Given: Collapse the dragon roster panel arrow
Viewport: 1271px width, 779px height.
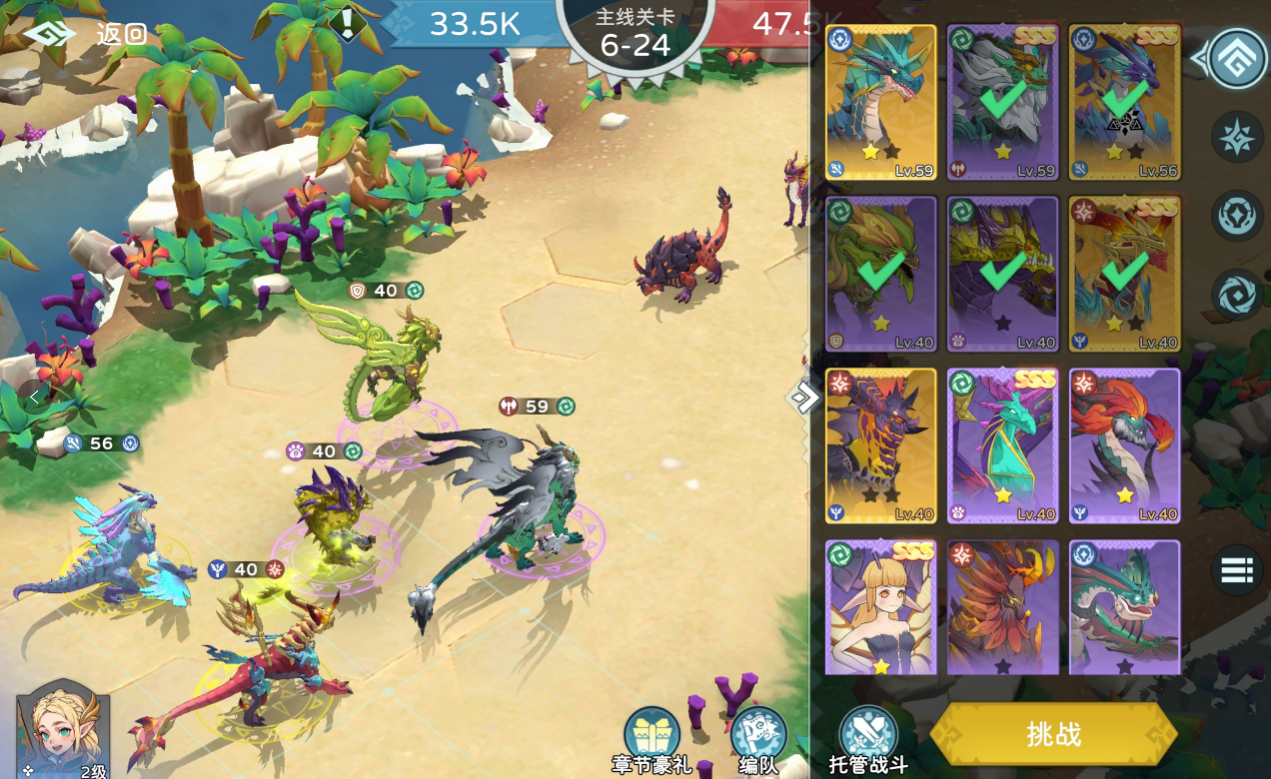Looking at the screenshot, I should coord(802,398).
